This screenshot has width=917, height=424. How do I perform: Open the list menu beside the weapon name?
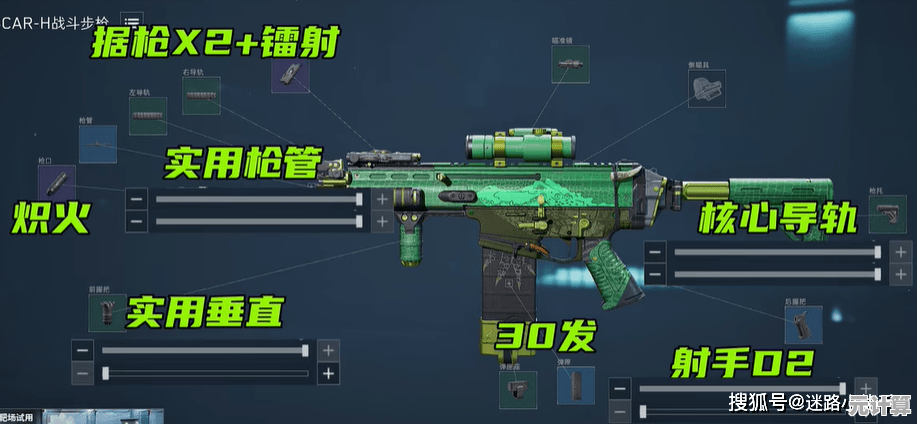coord(131,22)
